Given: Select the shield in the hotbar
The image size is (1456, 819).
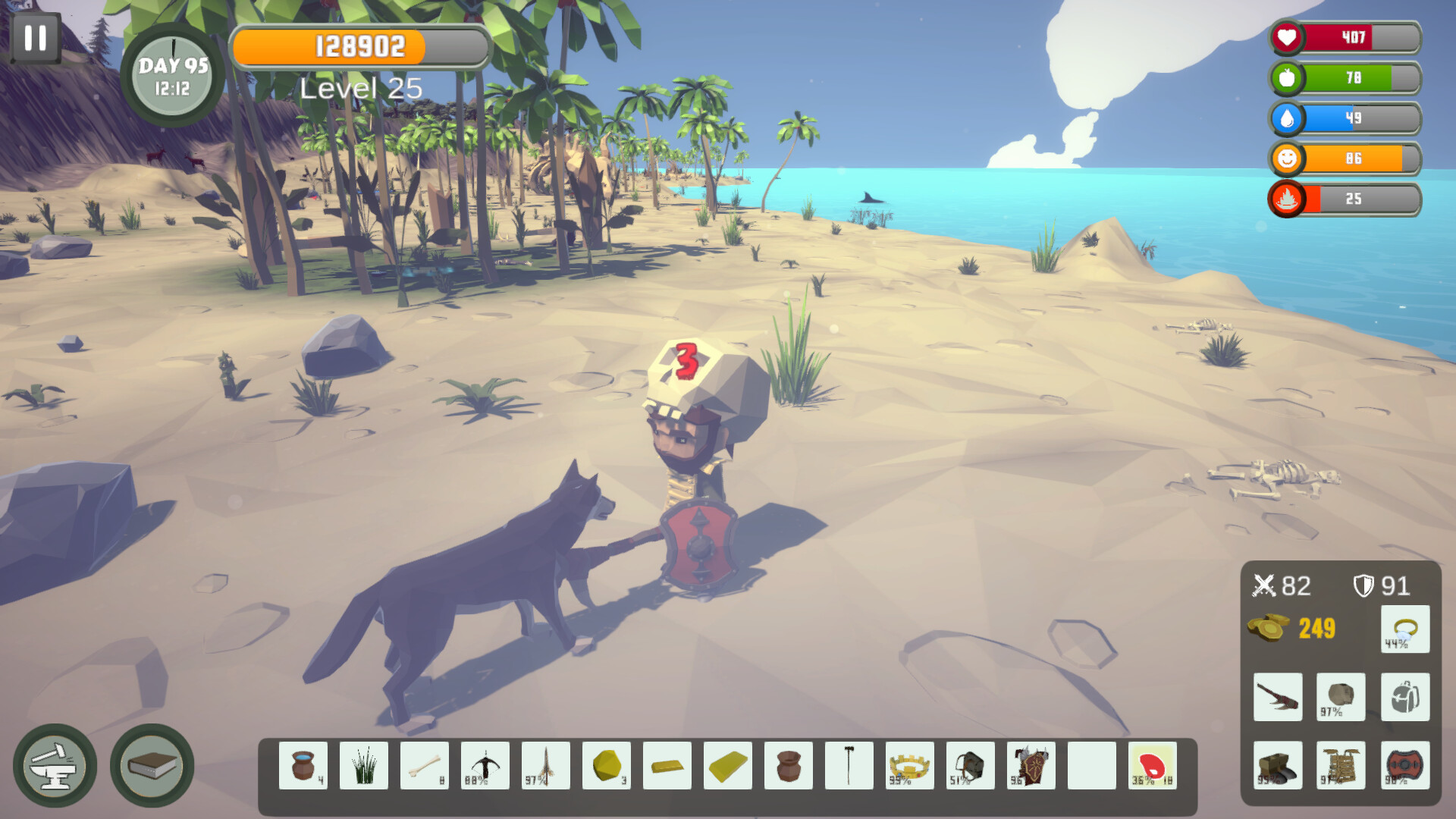Looking at the screenshot, I should click(1031, 766).
